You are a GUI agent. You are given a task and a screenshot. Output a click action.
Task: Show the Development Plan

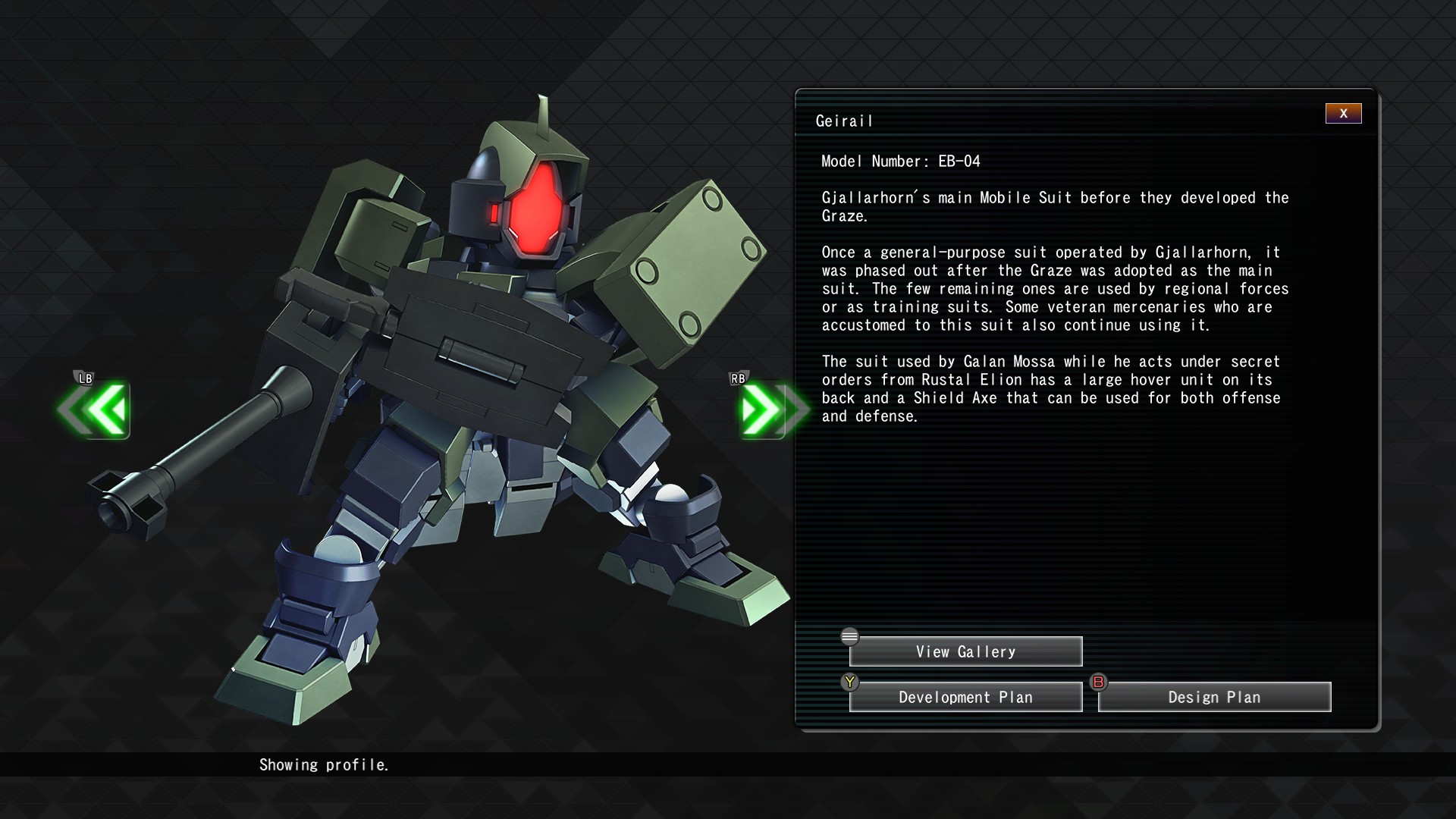(965, 697)
